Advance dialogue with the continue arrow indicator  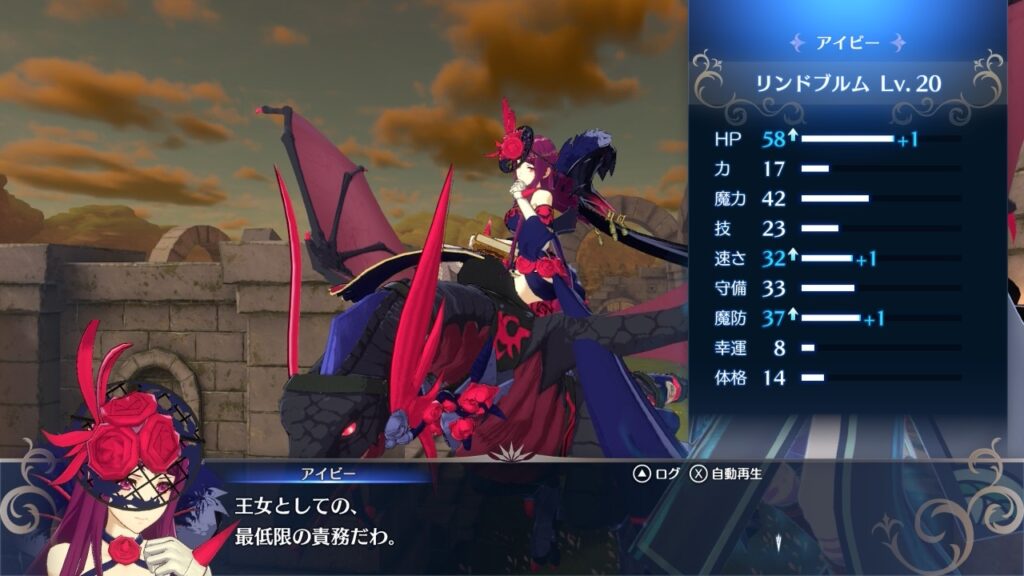(x=777, y=542)
